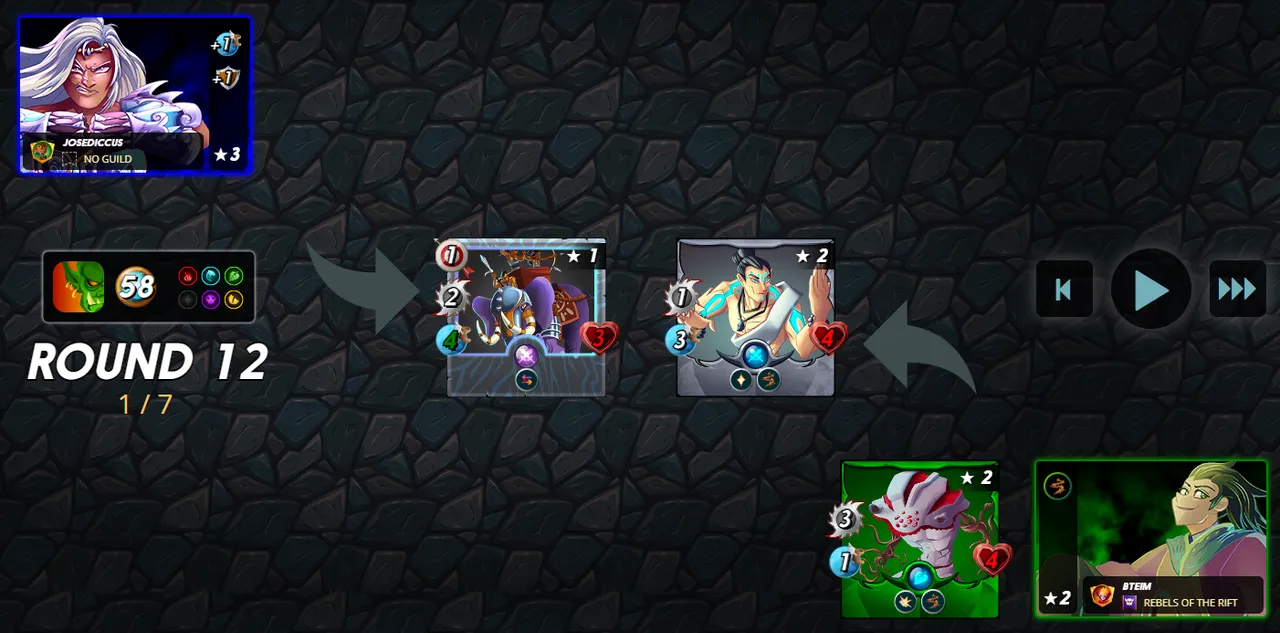The image size is (1280, 633).
Task: Show the green goblin ruleset icon details
Action: pyautogui.click(x=78, y=286)
